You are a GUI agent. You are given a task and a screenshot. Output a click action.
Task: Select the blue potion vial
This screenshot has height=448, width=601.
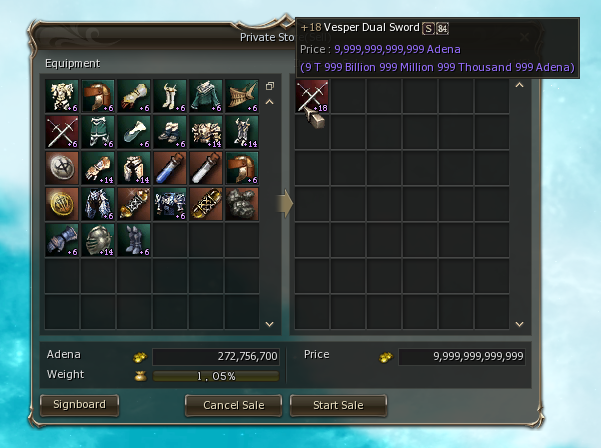click(x=170, y=168)
